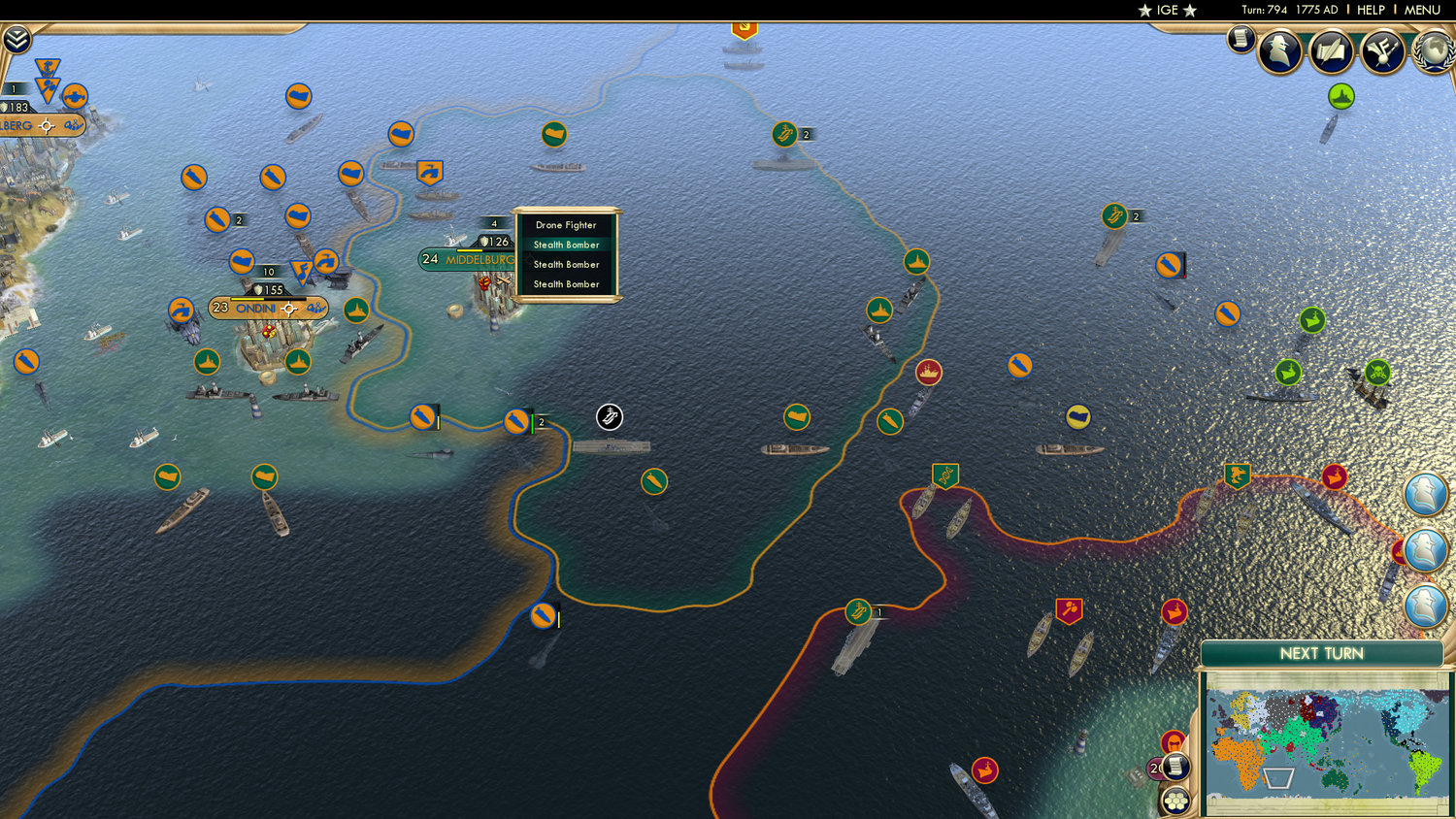This screenshot has width=1456, height=819.
Task: Open the notification log scroll icon top right
Action: pyautogui.click(x=1240, y=41)
